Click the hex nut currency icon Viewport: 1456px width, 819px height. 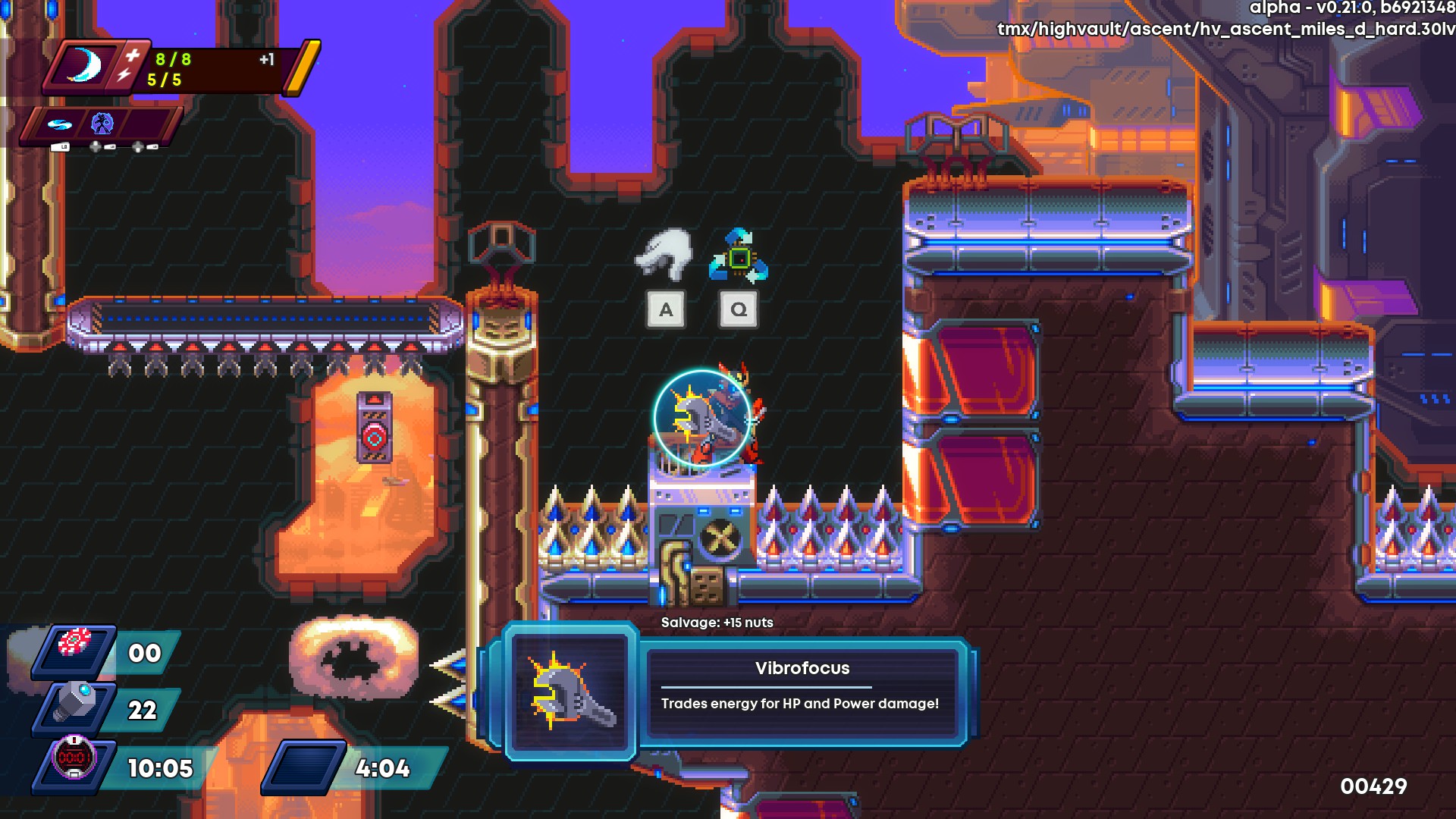pos(76,704)
